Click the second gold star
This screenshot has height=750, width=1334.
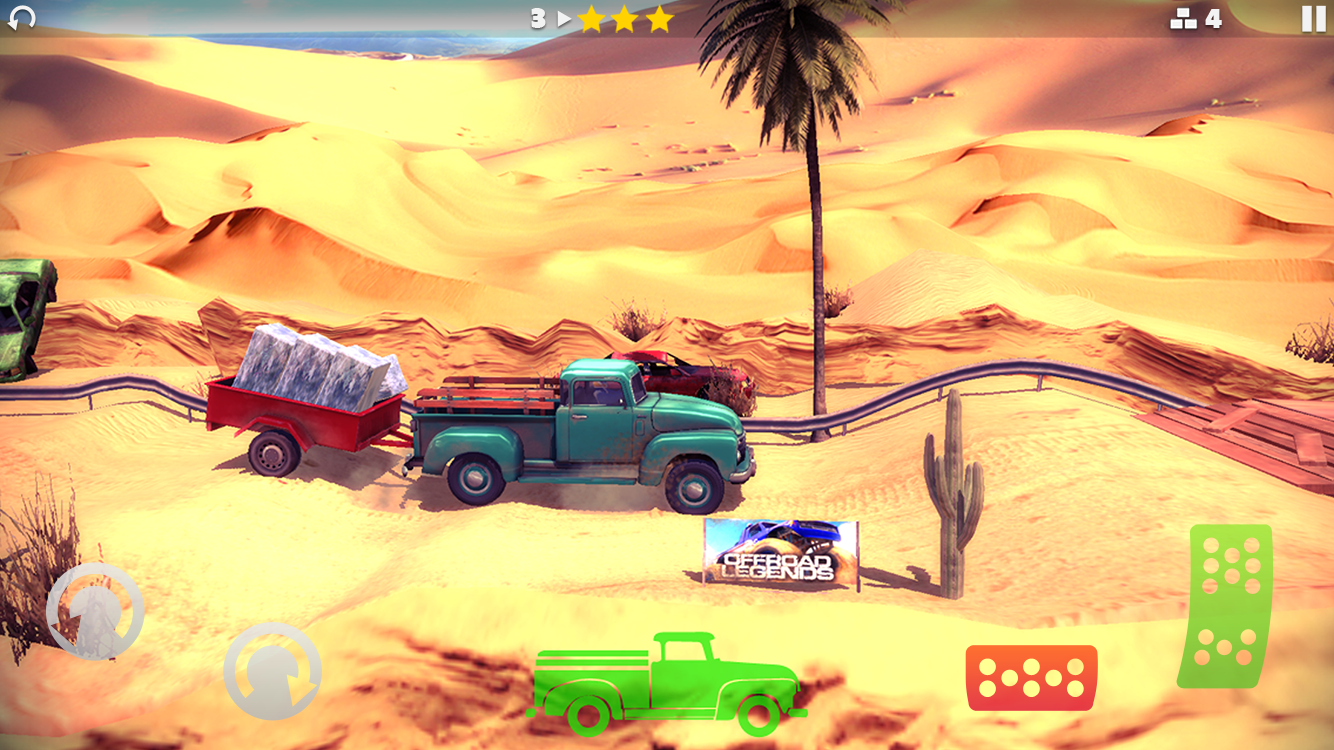click(x=626, y=17)
